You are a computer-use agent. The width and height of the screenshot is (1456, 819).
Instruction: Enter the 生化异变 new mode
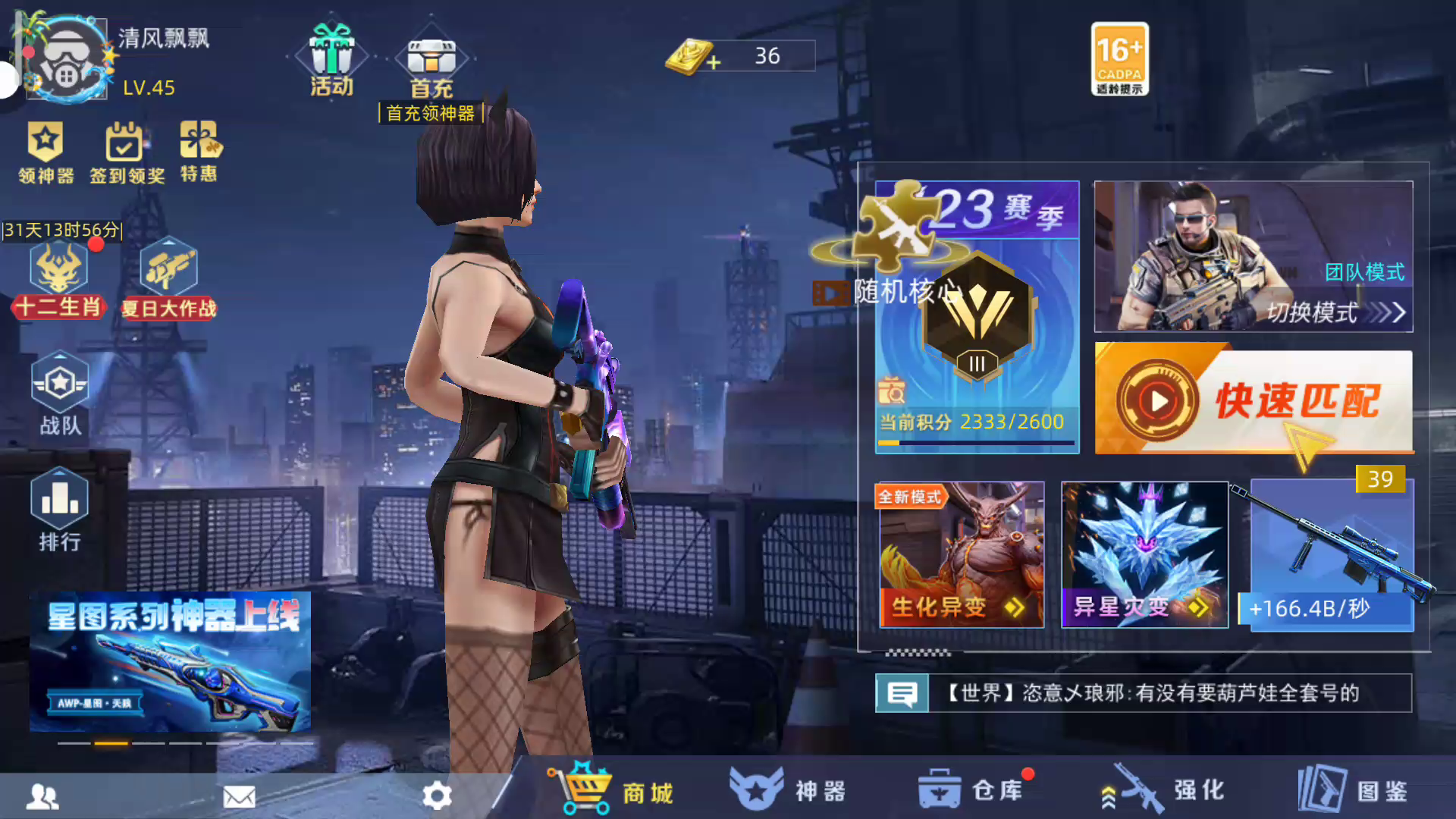click(x=962, y=555)
